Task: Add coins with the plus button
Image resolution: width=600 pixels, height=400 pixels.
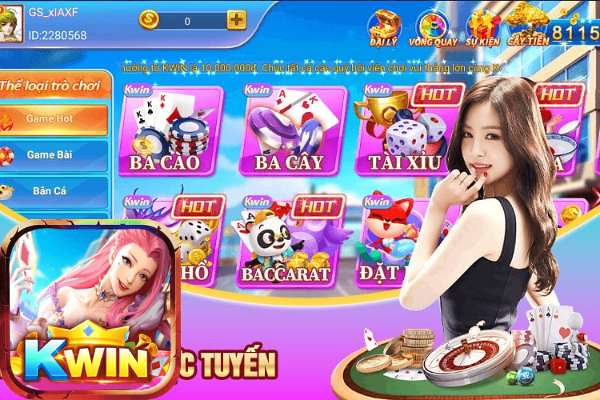Action: [x=236, y=20]
